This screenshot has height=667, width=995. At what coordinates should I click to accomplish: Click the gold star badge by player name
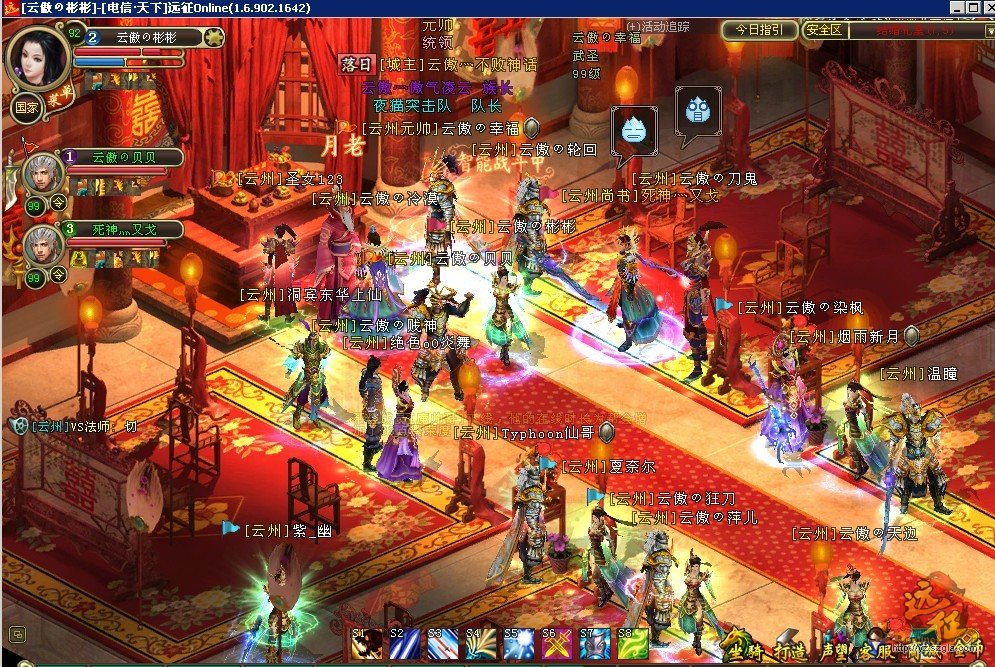(x=214, y=38)
